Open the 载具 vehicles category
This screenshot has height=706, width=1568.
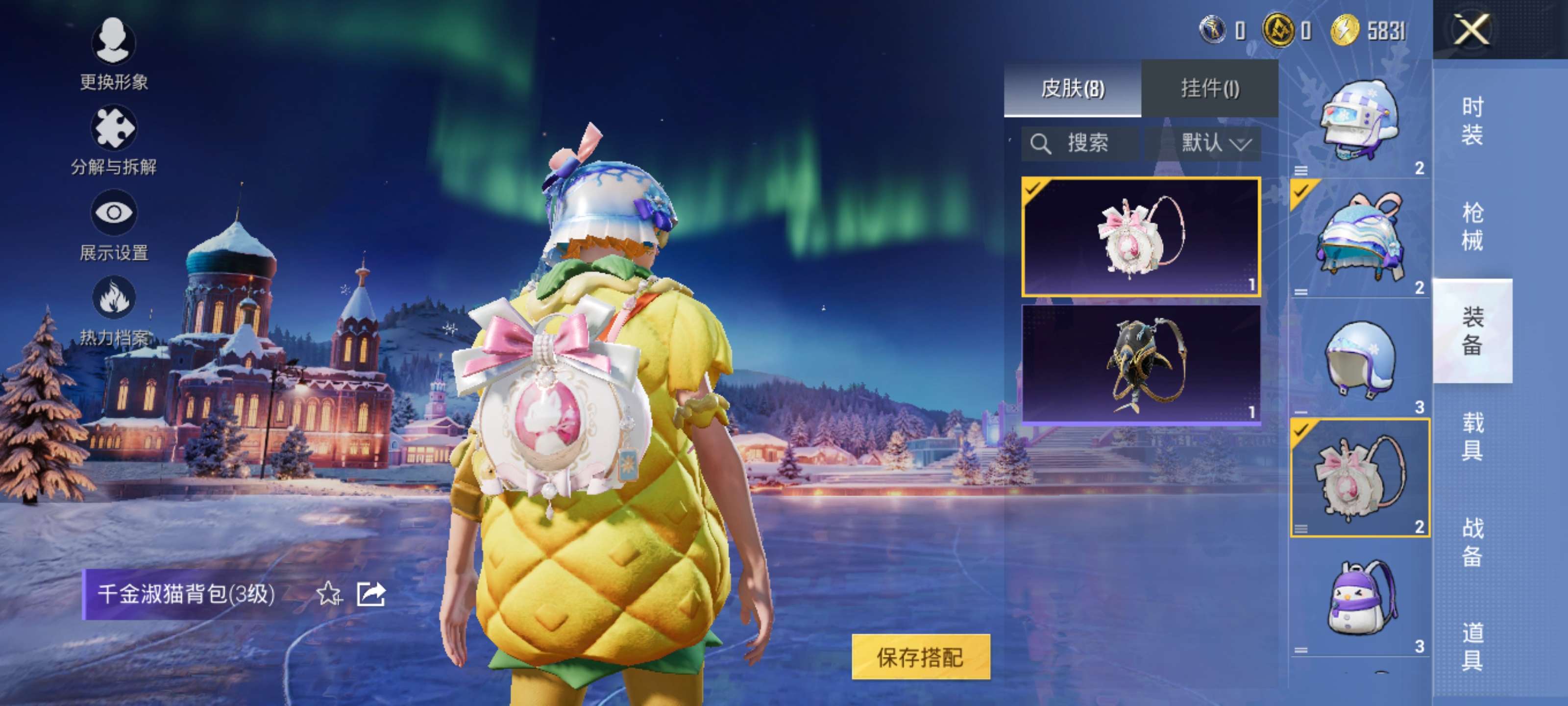(1472, 436)
